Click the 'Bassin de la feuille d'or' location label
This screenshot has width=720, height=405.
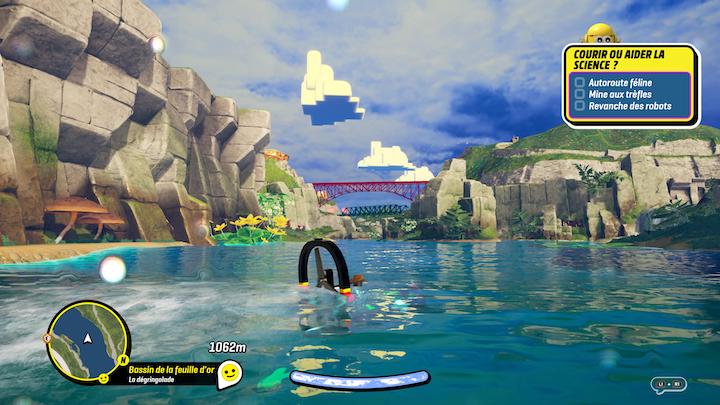pyautogui.click(x=171, y=368)
